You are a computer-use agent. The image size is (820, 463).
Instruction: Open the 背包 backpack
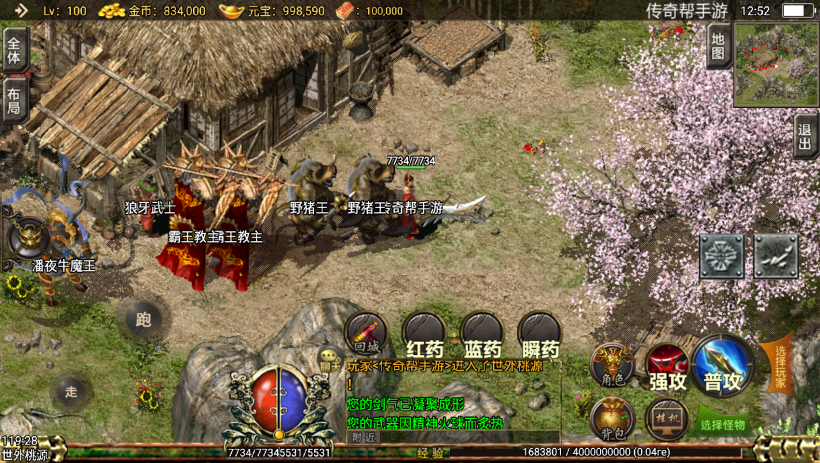tap(611, 419)
